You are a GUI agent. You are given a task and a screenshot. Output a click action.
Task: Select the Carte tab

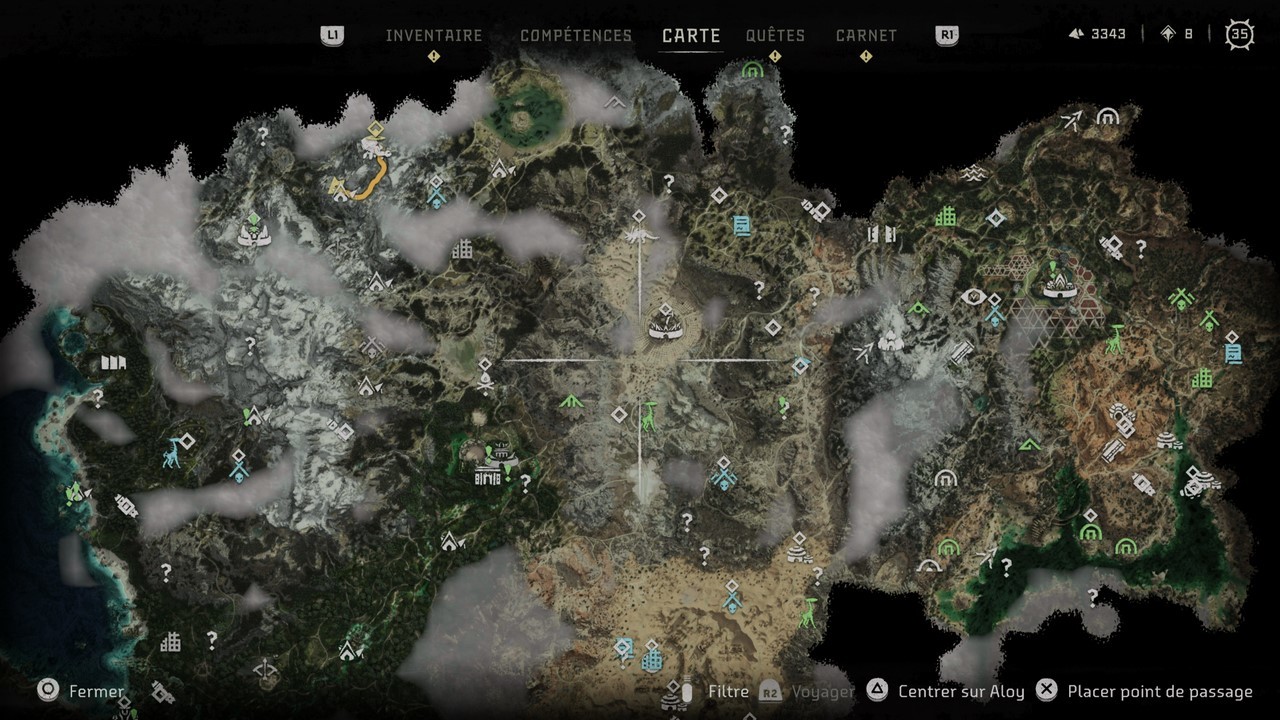pos(691,35)
